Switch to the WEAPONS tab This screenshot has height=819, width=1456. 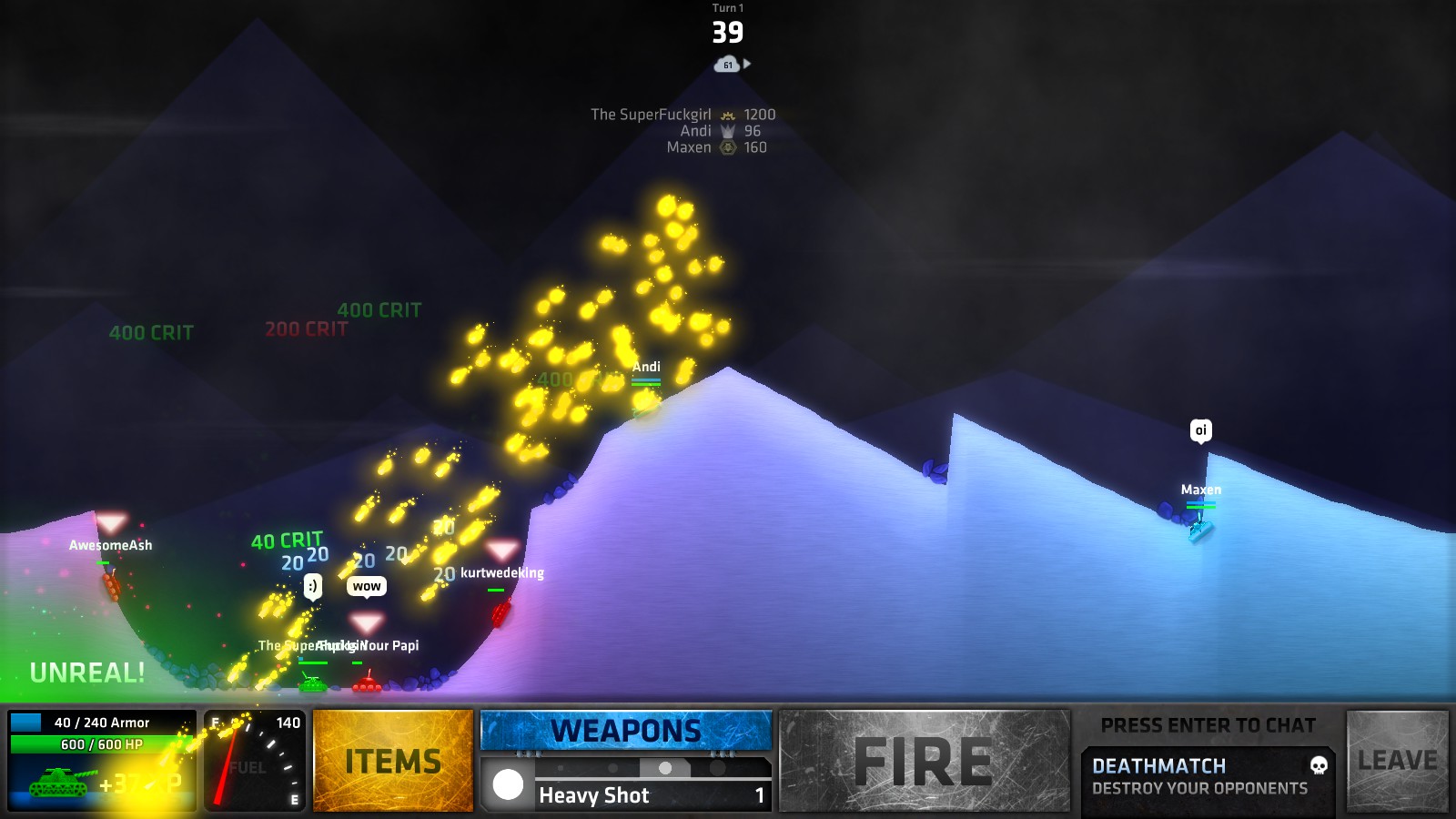tap(625, 729)
